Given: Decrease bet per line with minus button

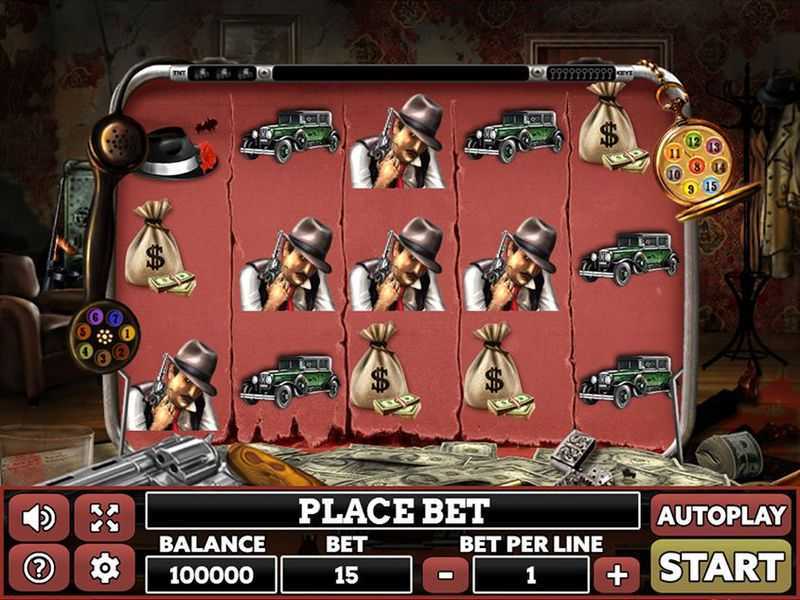Looking at the screenshot, I should click(446, 575).
